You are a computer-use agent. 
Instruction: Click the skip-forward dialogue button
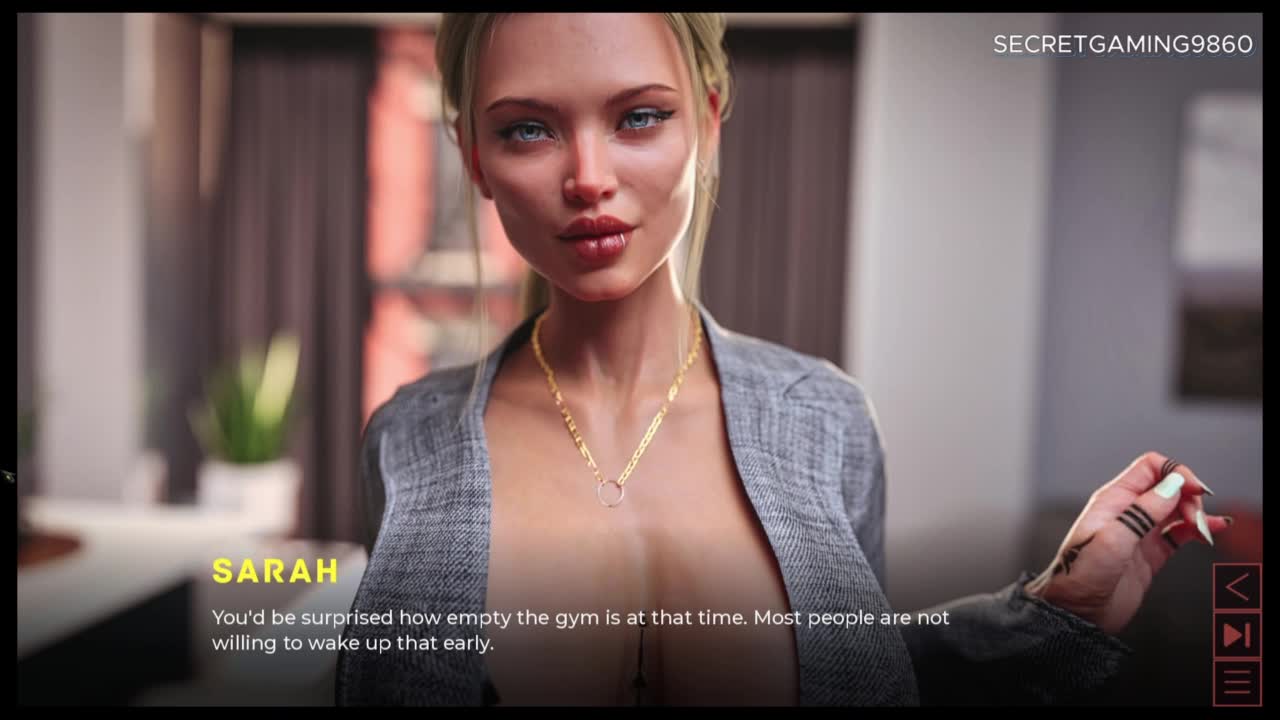coord(1237,635)
